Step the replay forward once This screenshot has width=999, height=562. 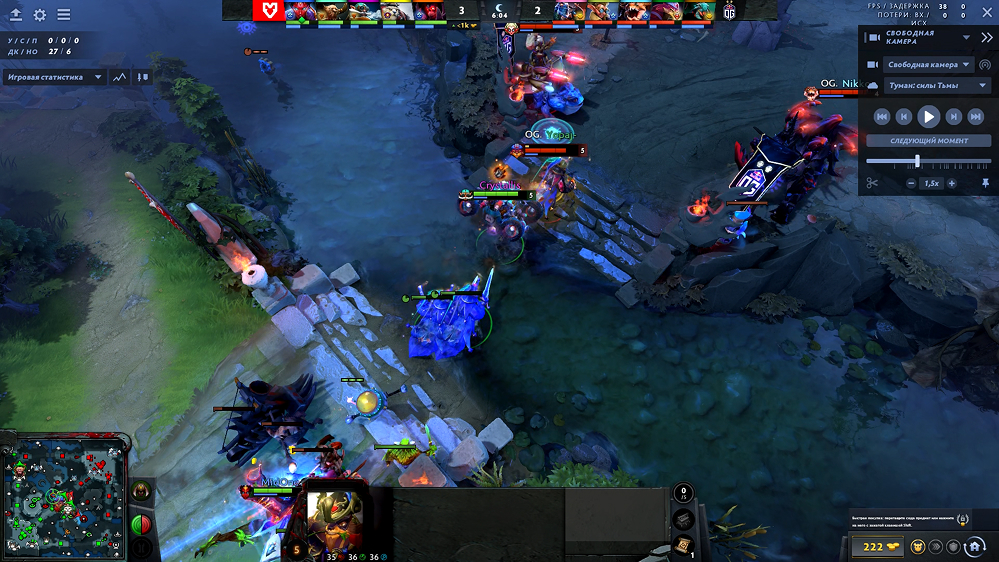(x=953, y=117)
